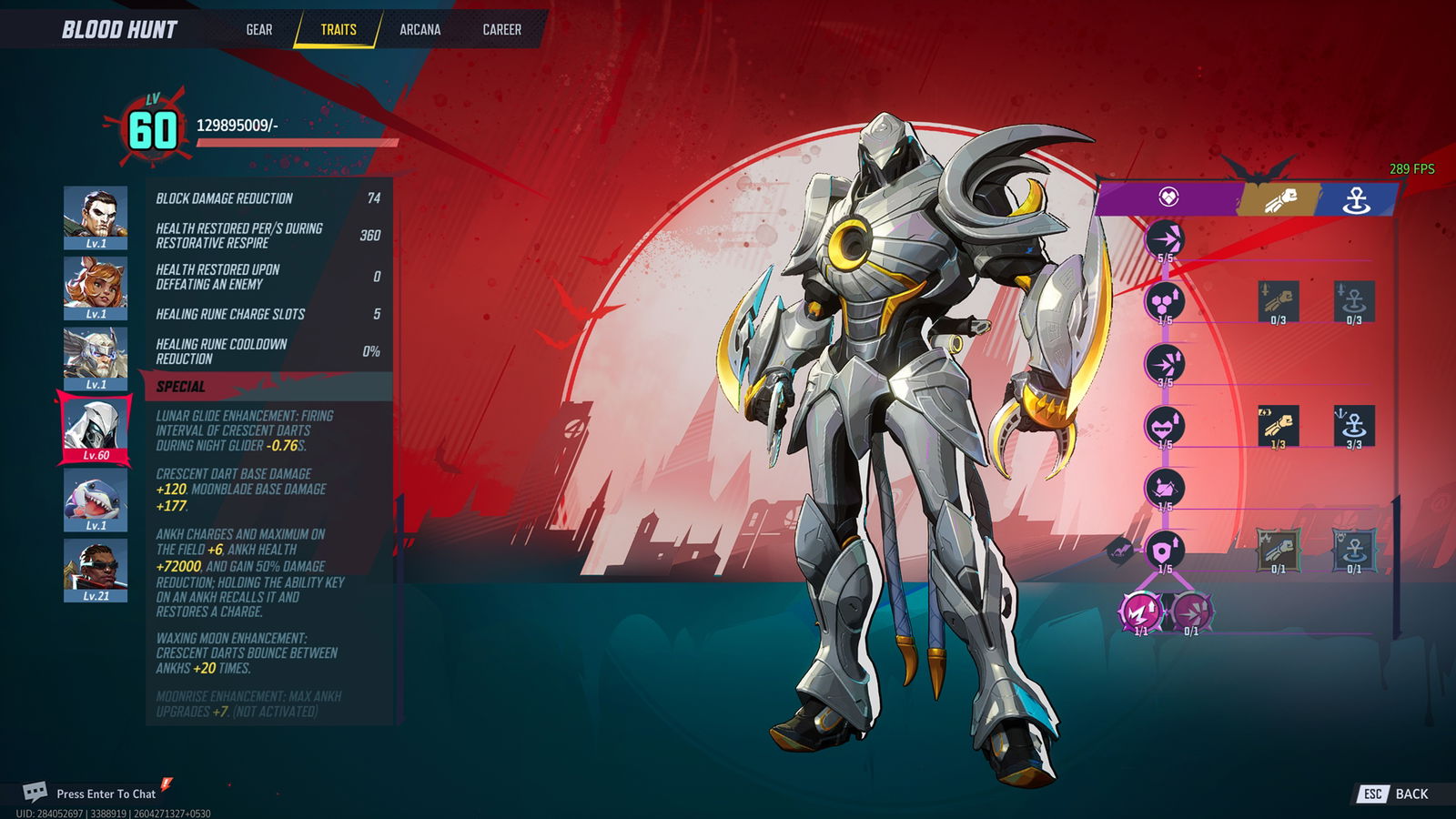
Task: Switch to the Gear tab
Action: (x=258, y=30)
